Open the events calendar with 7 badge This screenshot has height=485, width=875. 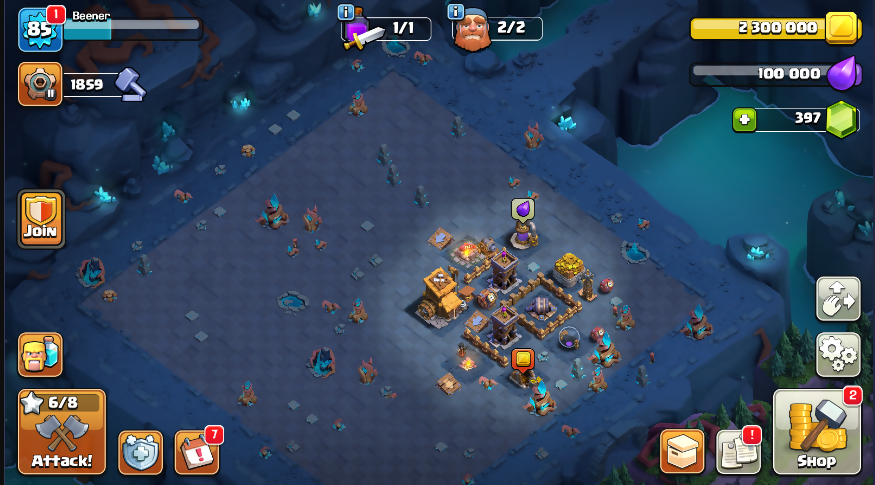(196, 452)
